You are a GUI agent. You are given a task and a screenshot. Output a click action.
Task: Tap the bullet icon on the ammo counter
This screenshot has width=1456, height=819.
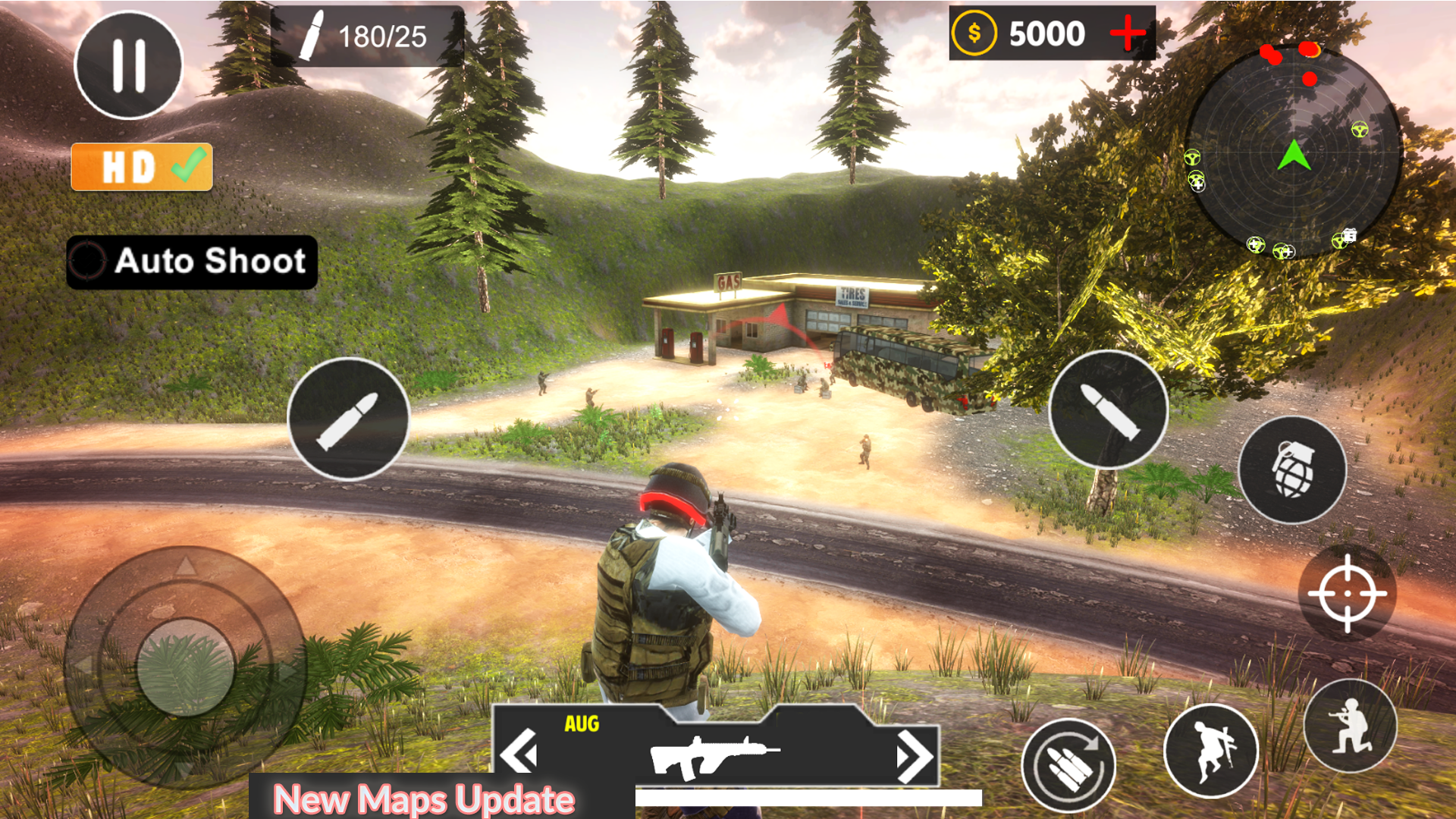pyautogui.click(x=313, y=34)
